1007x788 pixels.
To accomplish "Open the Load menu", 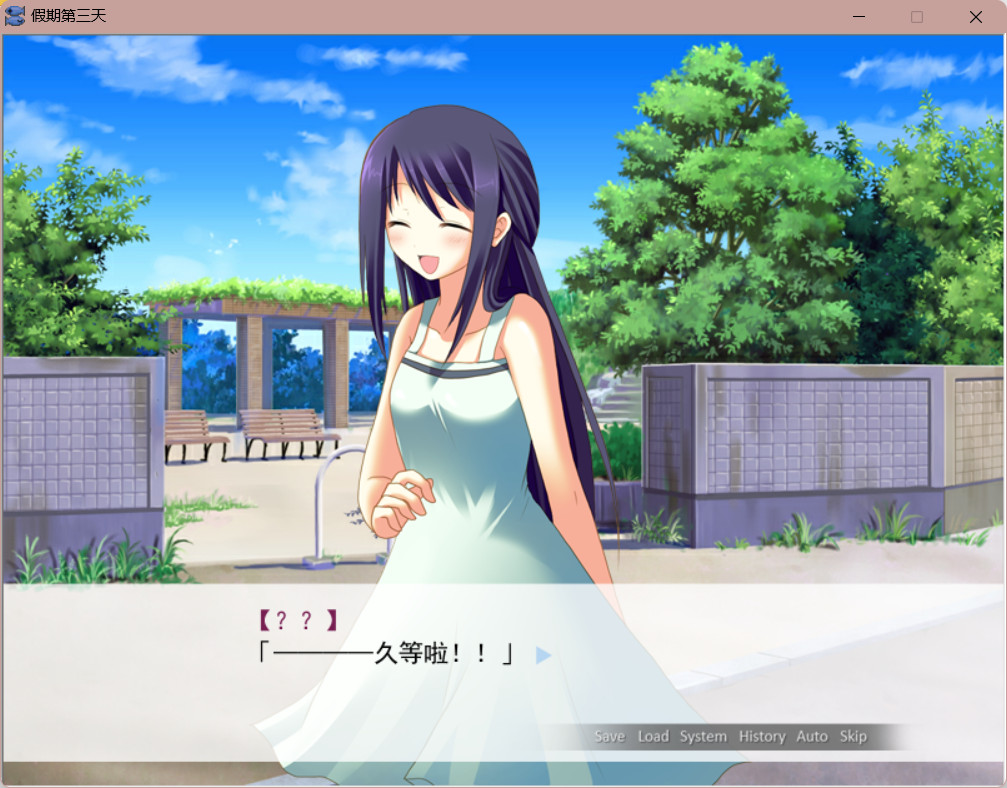I will coord(653,736).
